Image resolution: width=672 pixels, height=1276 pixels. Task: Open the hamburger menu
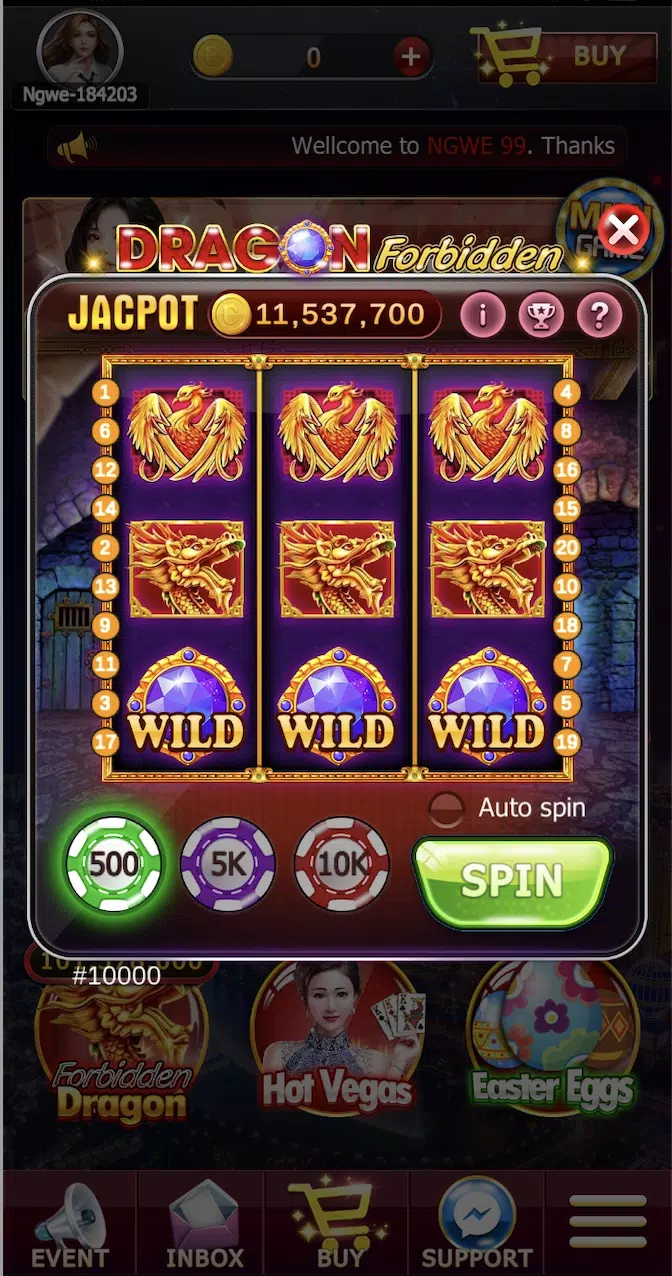tap(607, 1222)
